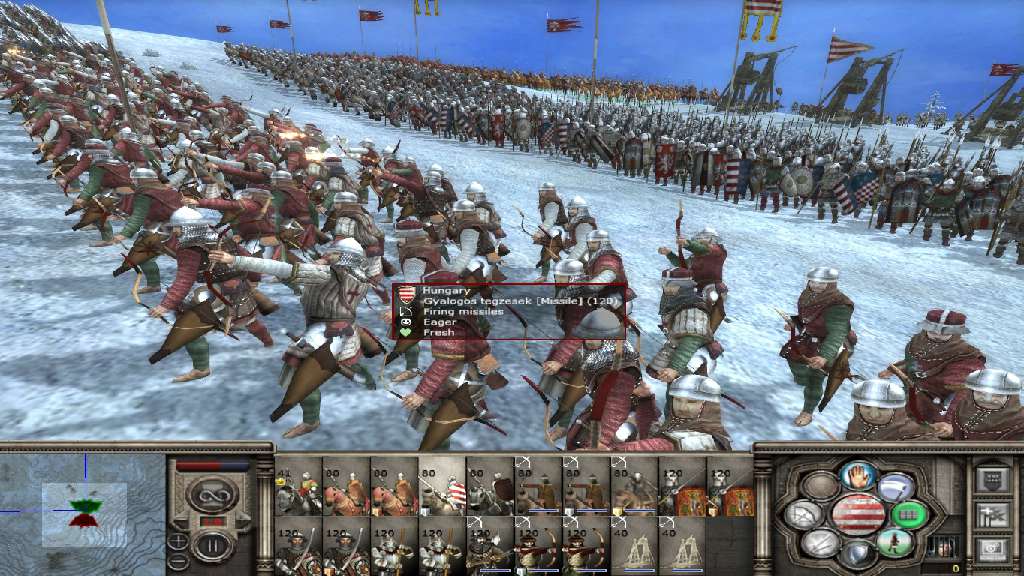Click the red-and-white striped faction emblem
1024x576 pixels.
[x=857, y=514]
